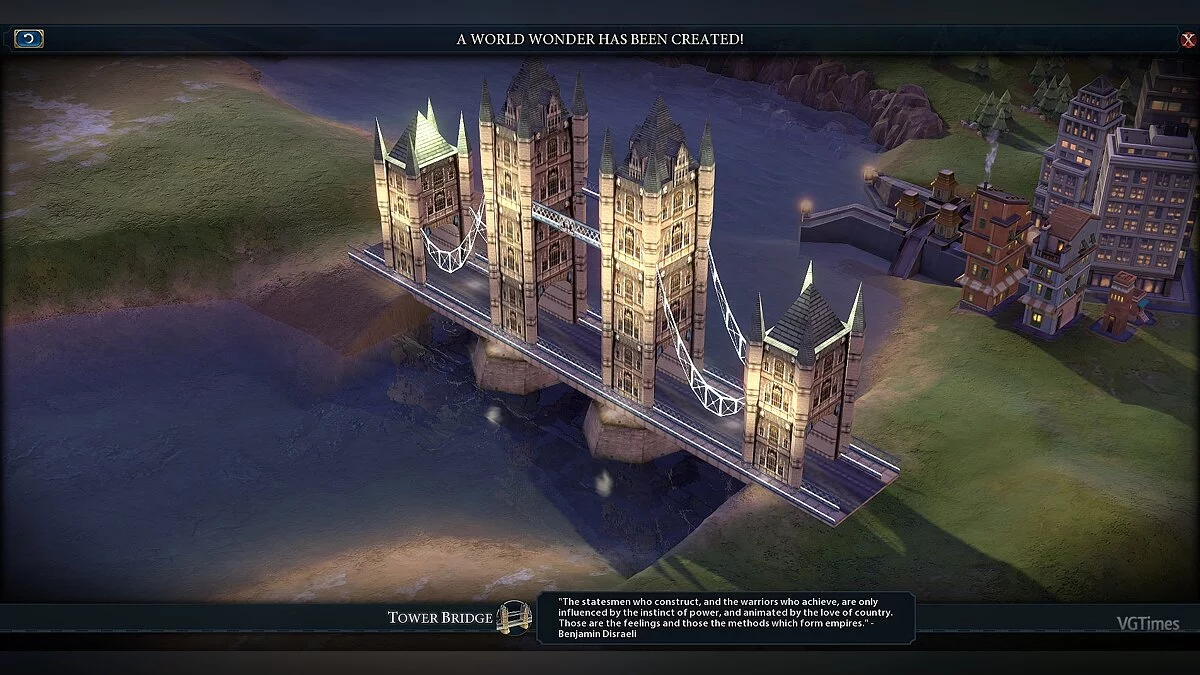Replay the wonder construction animation
The width and height of the screenshot is (1200, 675).
[x=29, y=39]
